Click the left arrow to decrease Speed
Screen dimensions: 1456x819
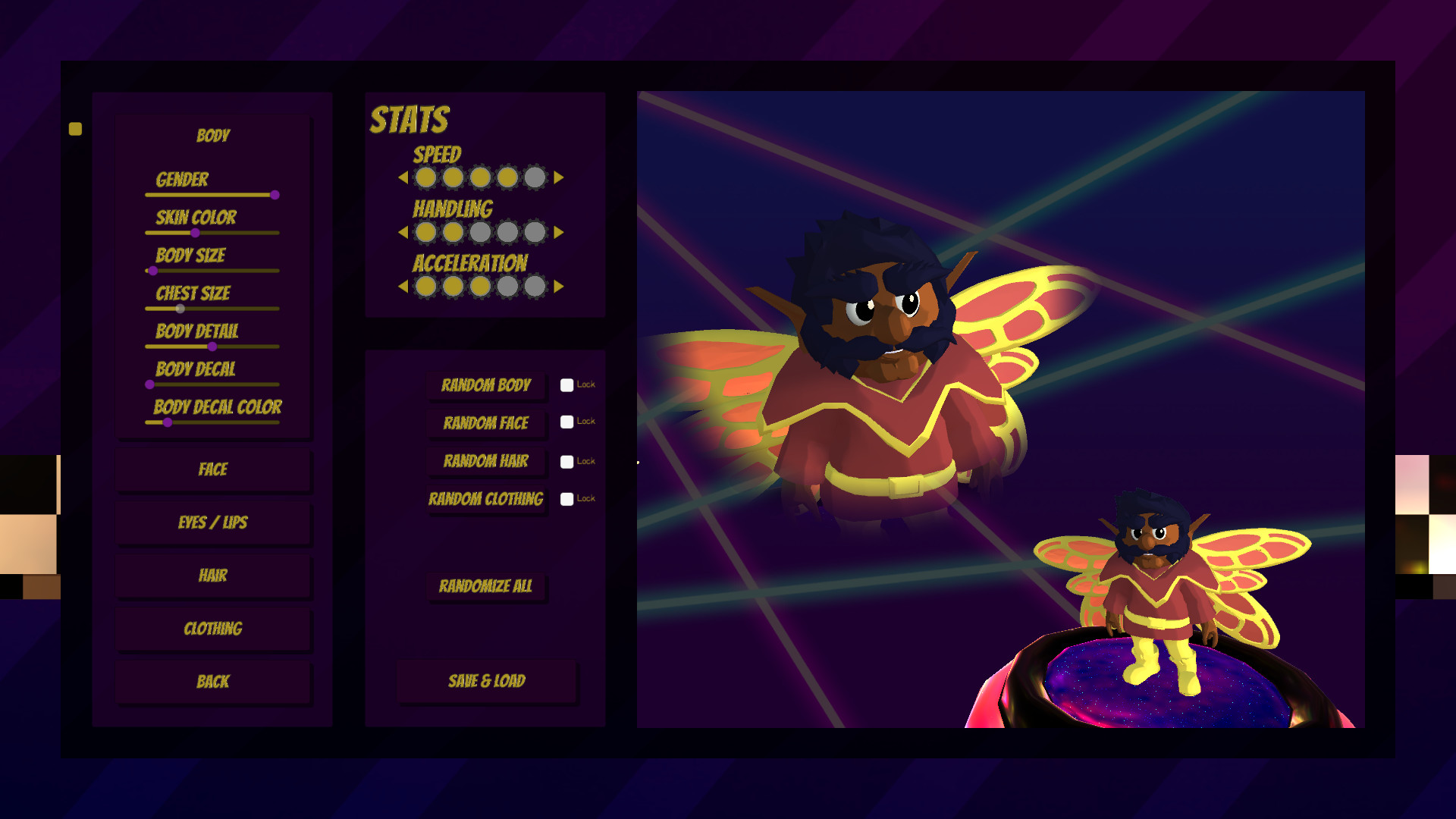click(403, 177)
